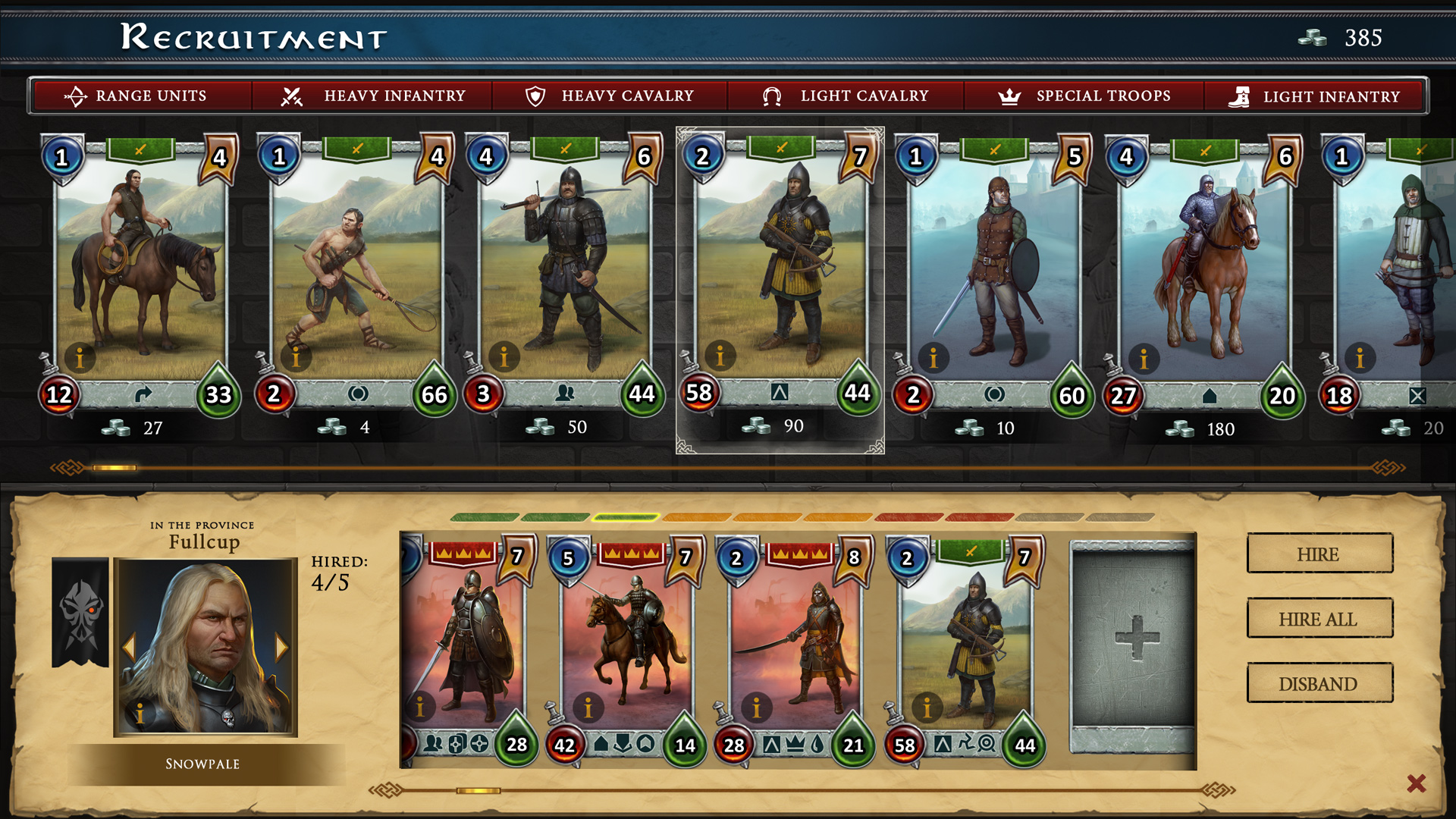Switch to the next hero with right arrow

coord(282,647)
